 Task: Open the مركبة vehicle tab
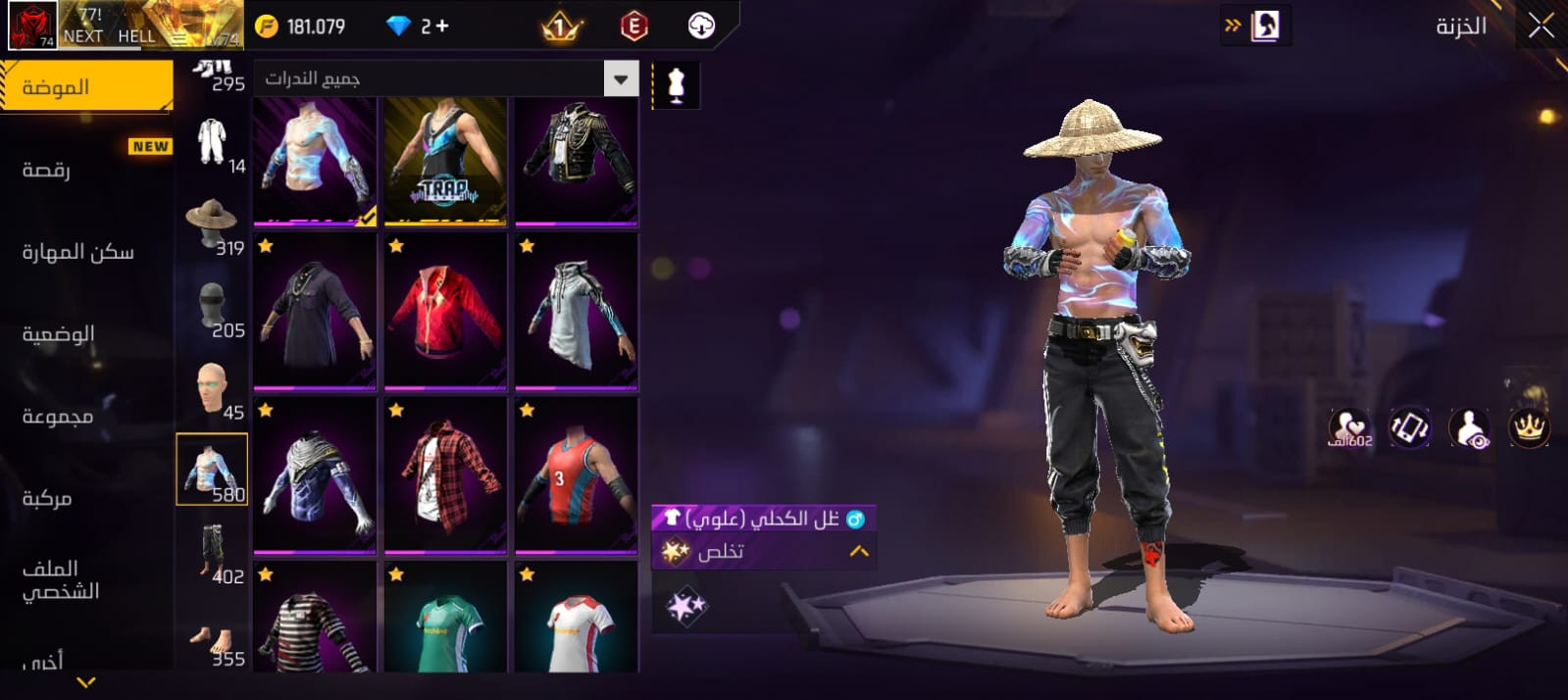[47, 499]
